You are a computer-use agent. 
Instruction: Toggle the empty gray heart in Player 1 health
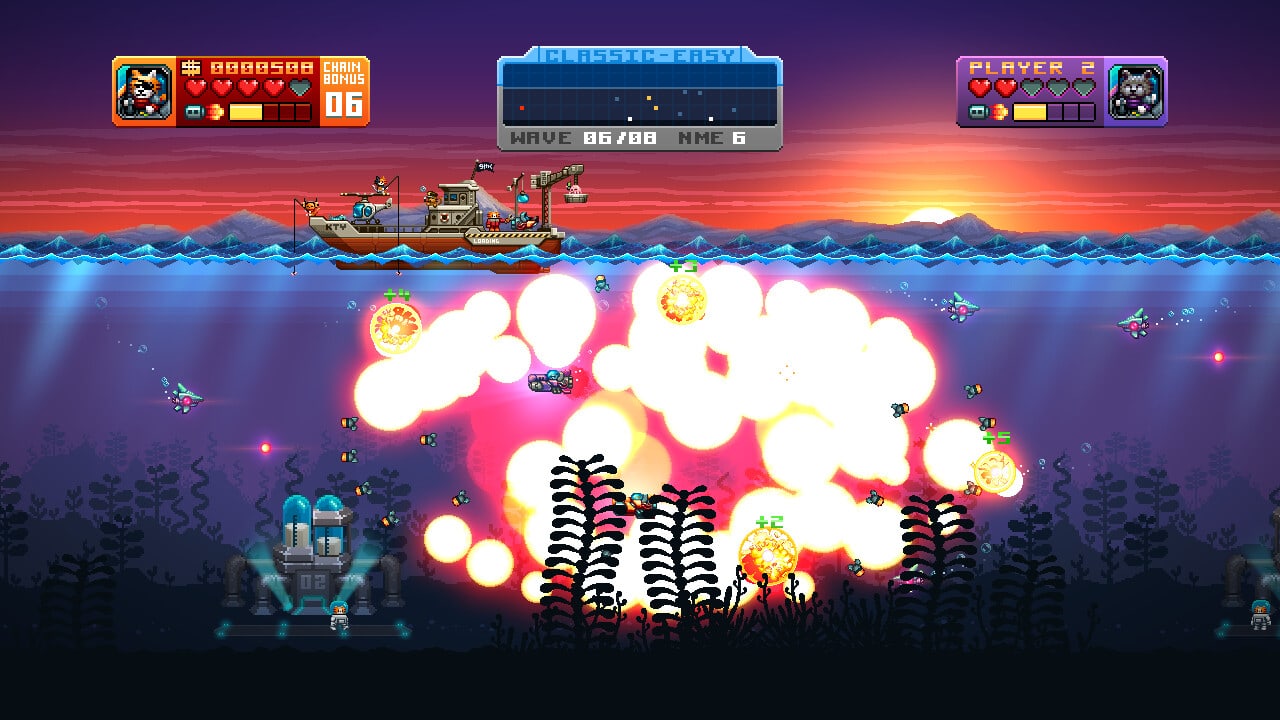tap(298, 87)
